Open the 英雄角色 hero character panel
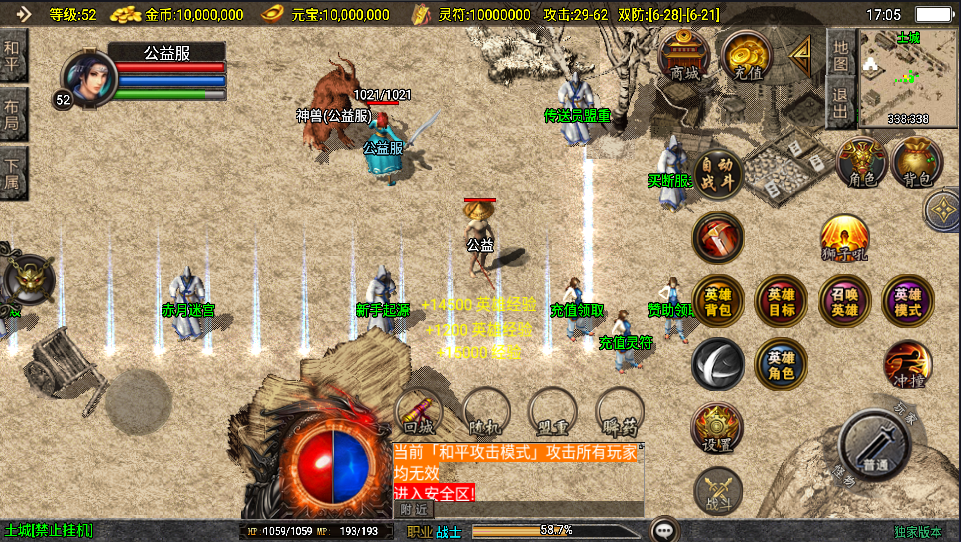This screenshot has width=961, height=542. point(781,364)
